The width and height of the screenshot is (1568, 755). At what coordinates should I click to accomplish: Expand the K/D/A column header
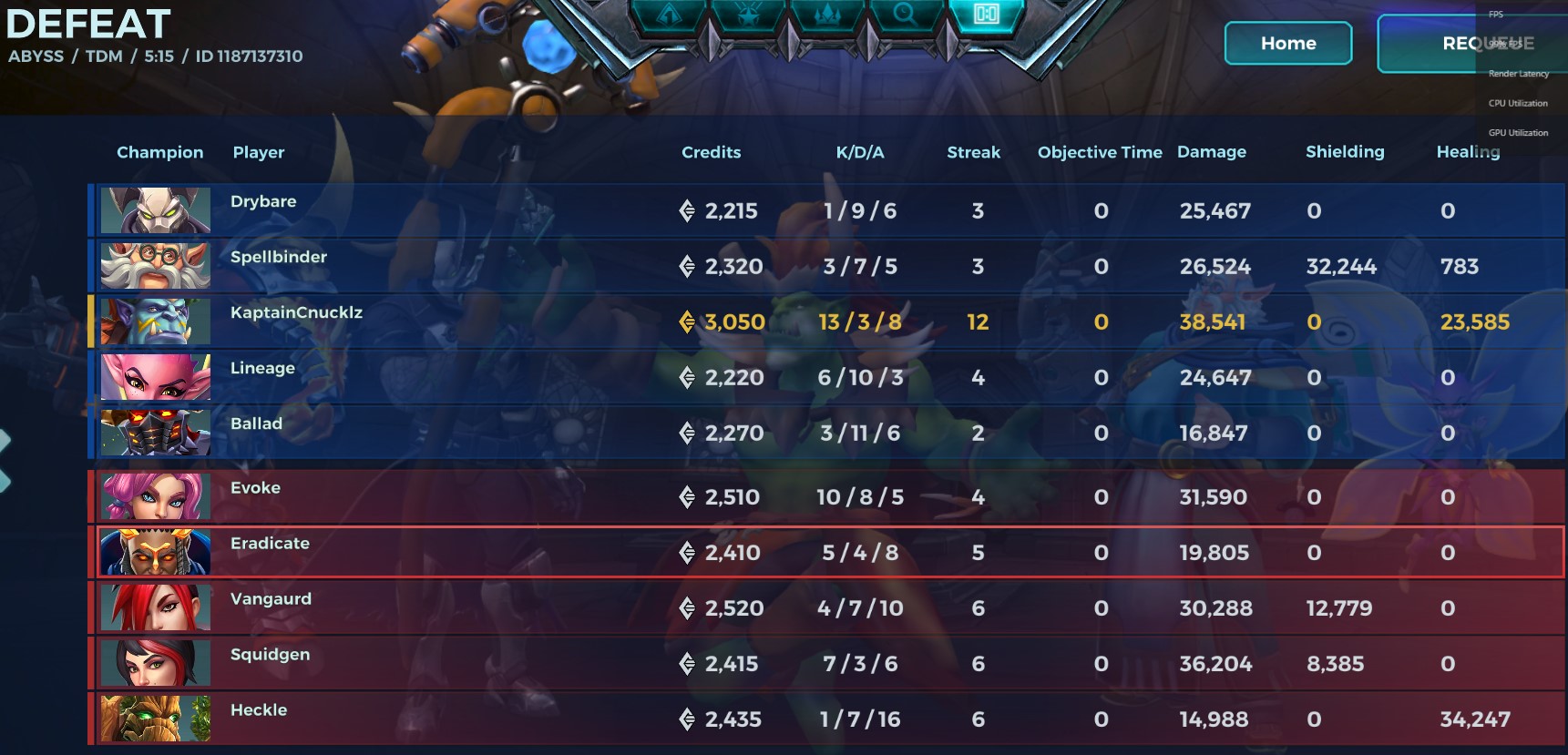point(858,152)
